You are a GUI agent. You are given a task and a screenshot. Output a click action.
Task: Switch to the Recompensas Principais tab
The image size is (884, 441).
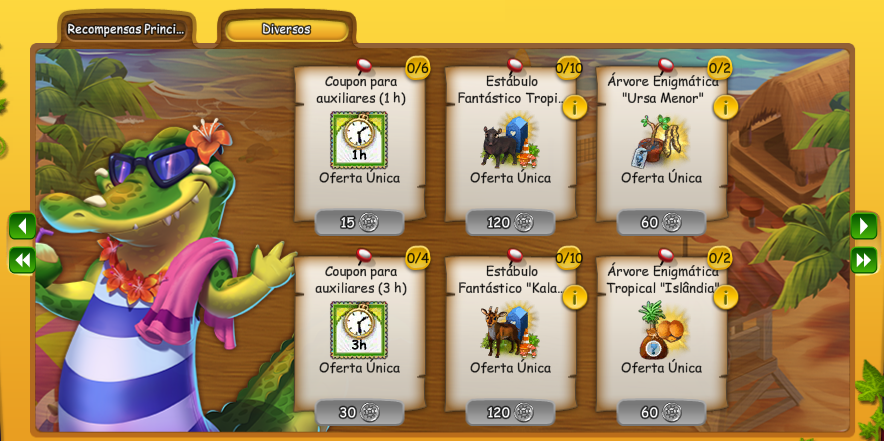(x=126, y=30)
